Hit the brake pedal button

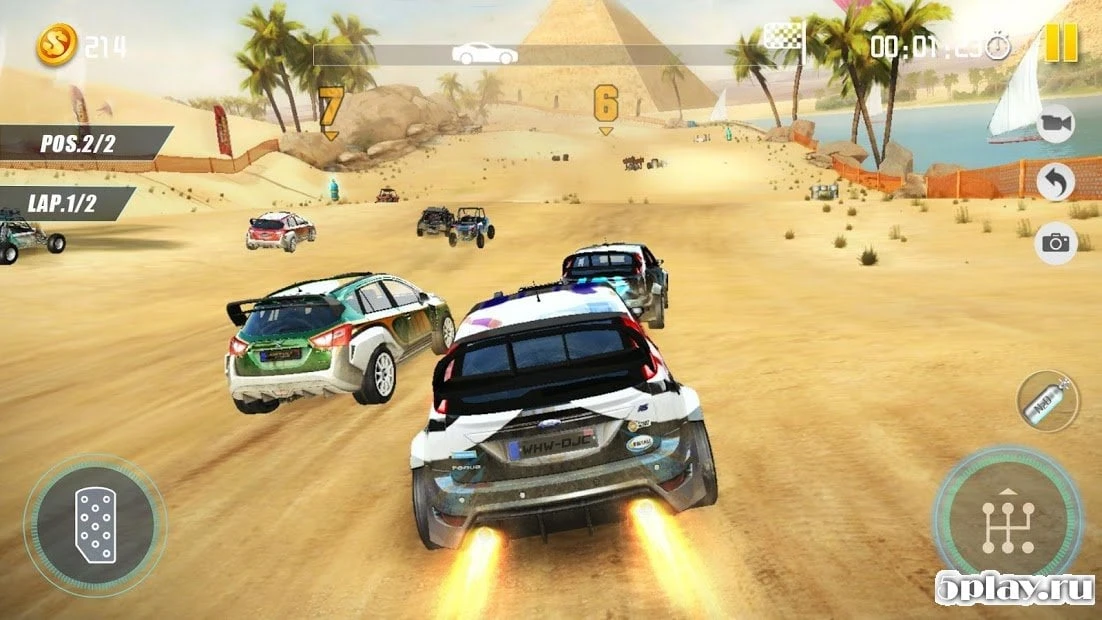point(95,524)
